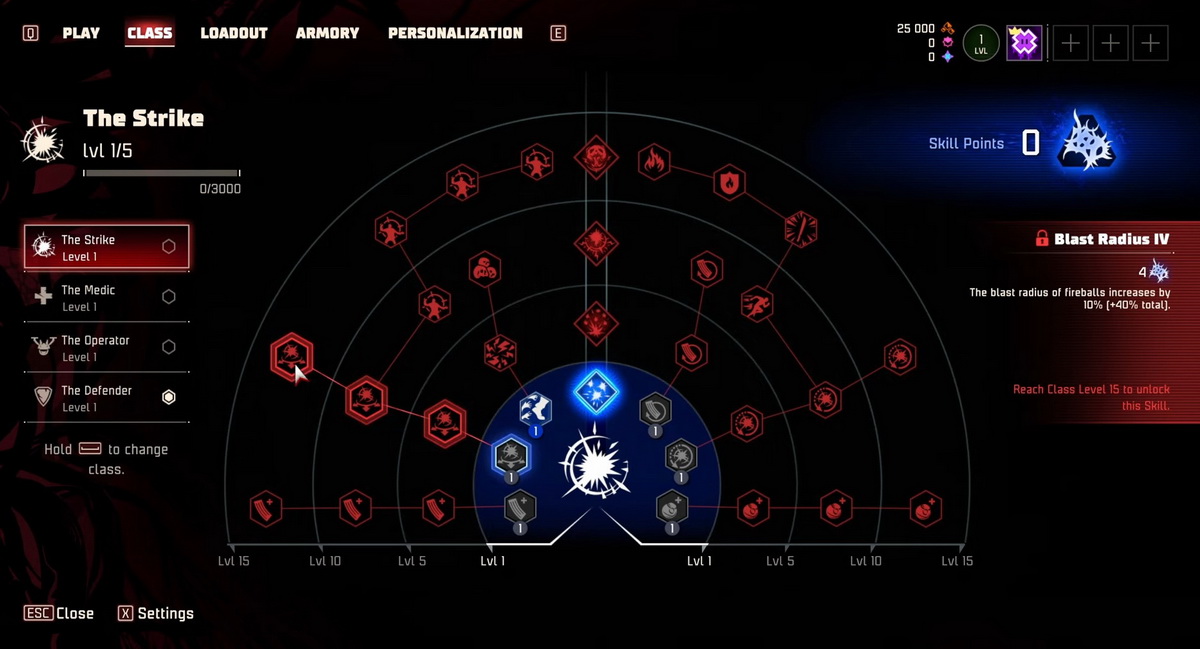Image resolution: width=1200 pixels, height=649 pixels.
Task: Select the flame skill node
Action: click(x=654, y=161)
